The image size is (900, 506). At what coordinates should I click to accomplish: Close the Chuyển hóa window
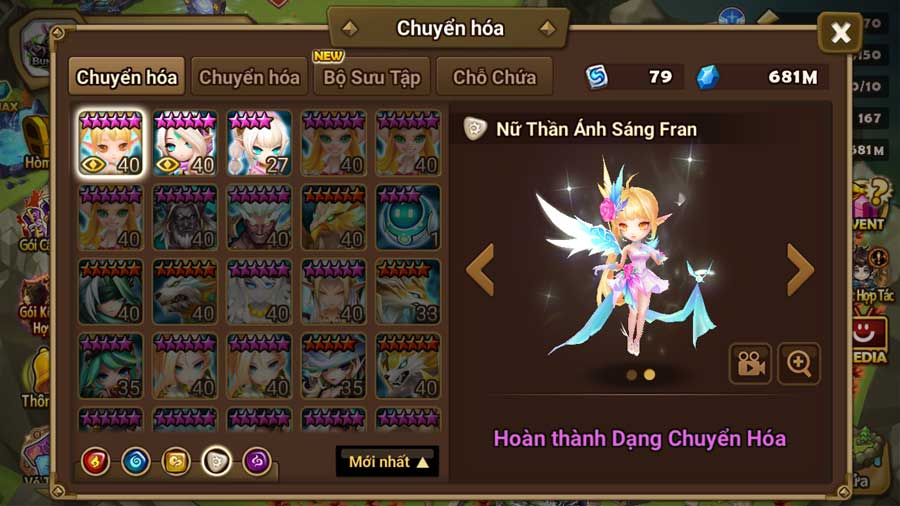840,34
